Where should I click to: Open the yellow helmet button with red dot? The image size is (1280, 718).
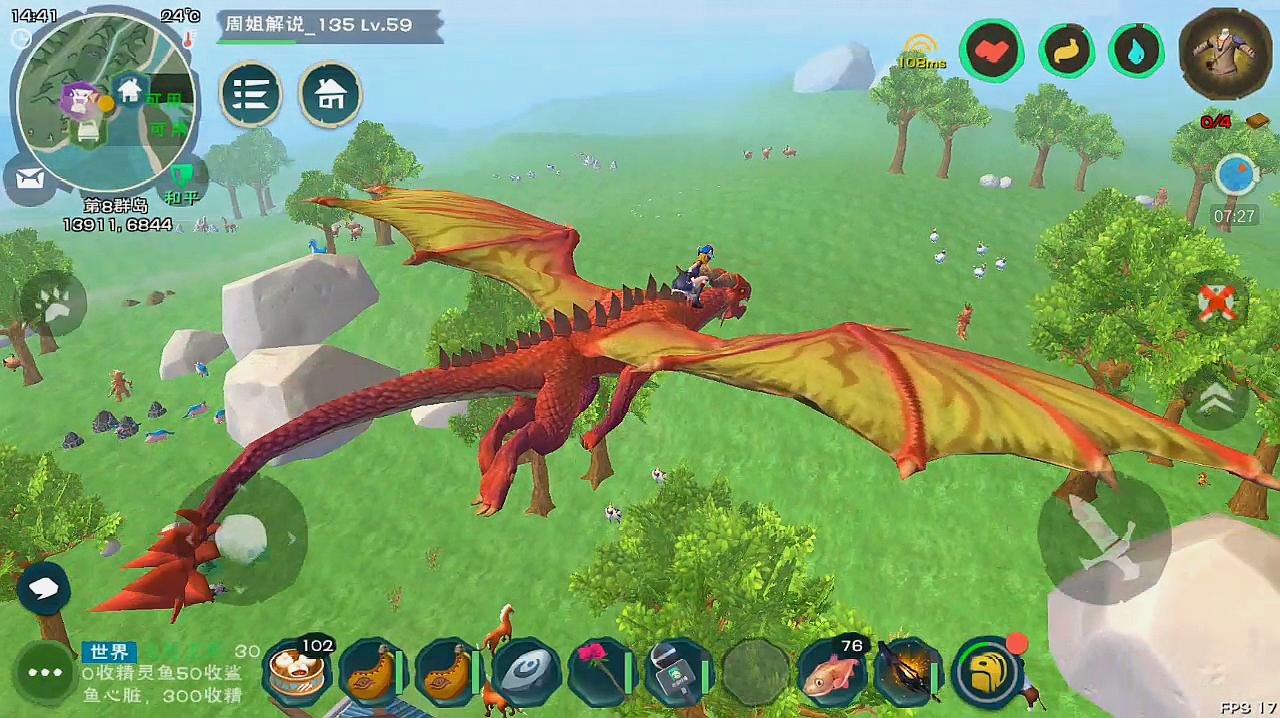click(987, 672)
